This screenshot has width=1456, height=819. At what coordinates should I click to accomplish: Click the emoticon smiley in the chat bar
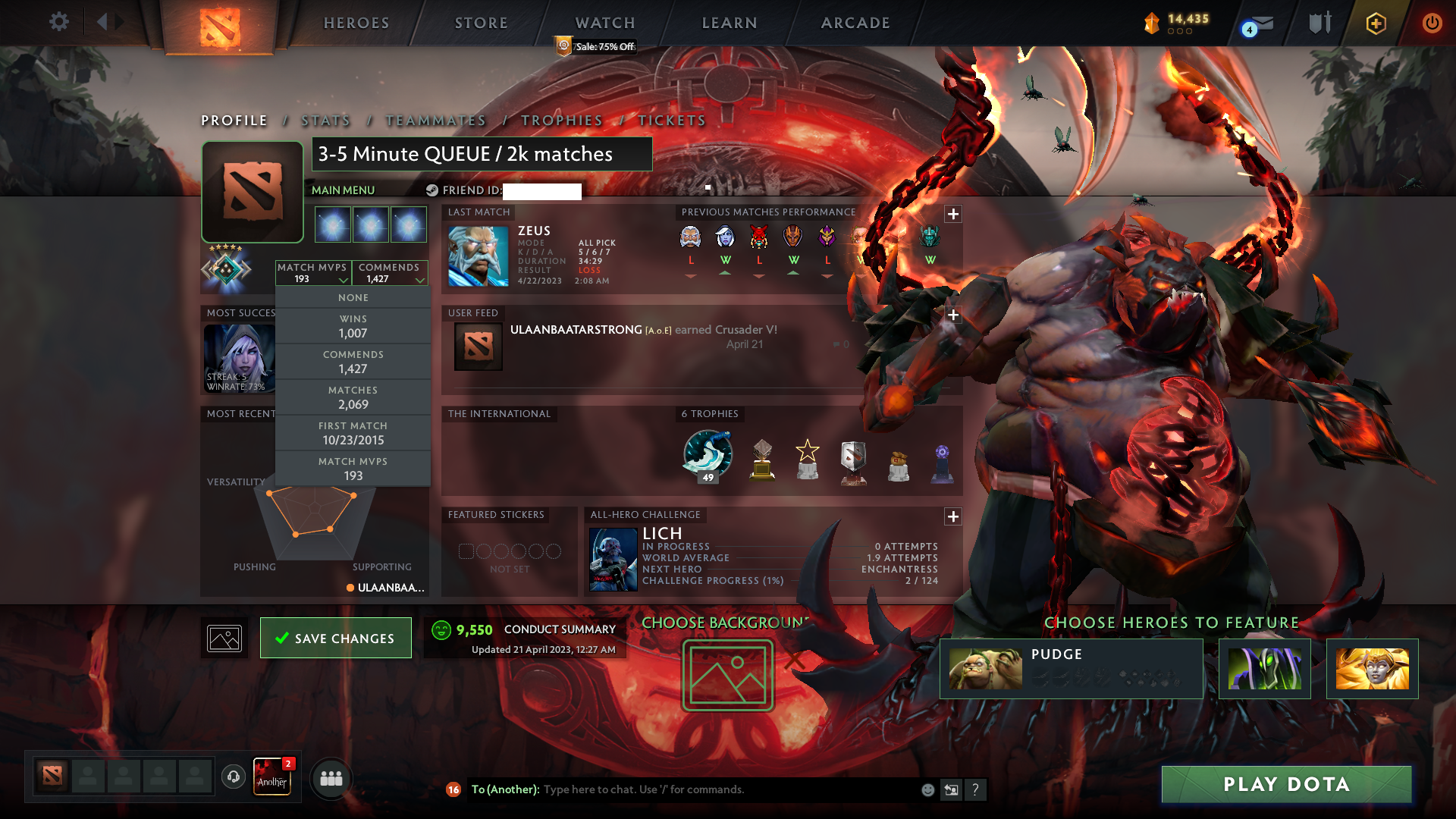(926, 789)
